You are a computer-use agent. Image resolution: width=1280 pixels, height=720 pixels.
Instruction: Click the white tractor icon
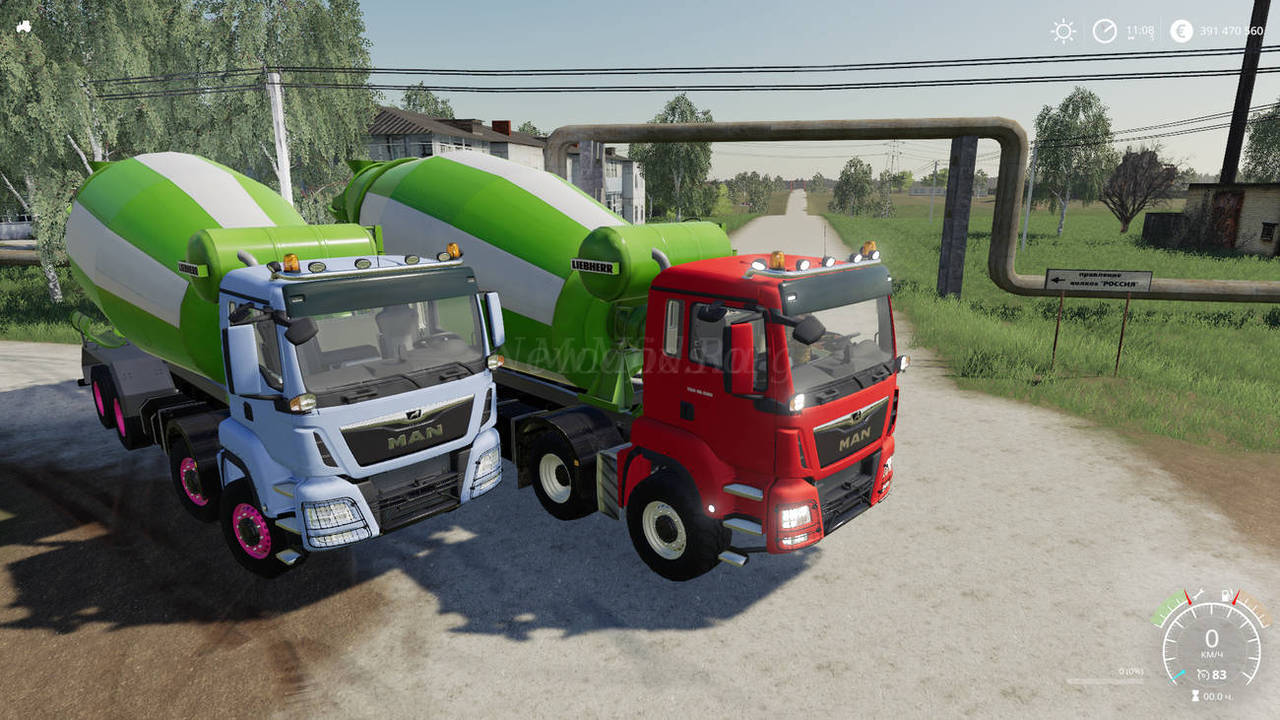point(23,27)
